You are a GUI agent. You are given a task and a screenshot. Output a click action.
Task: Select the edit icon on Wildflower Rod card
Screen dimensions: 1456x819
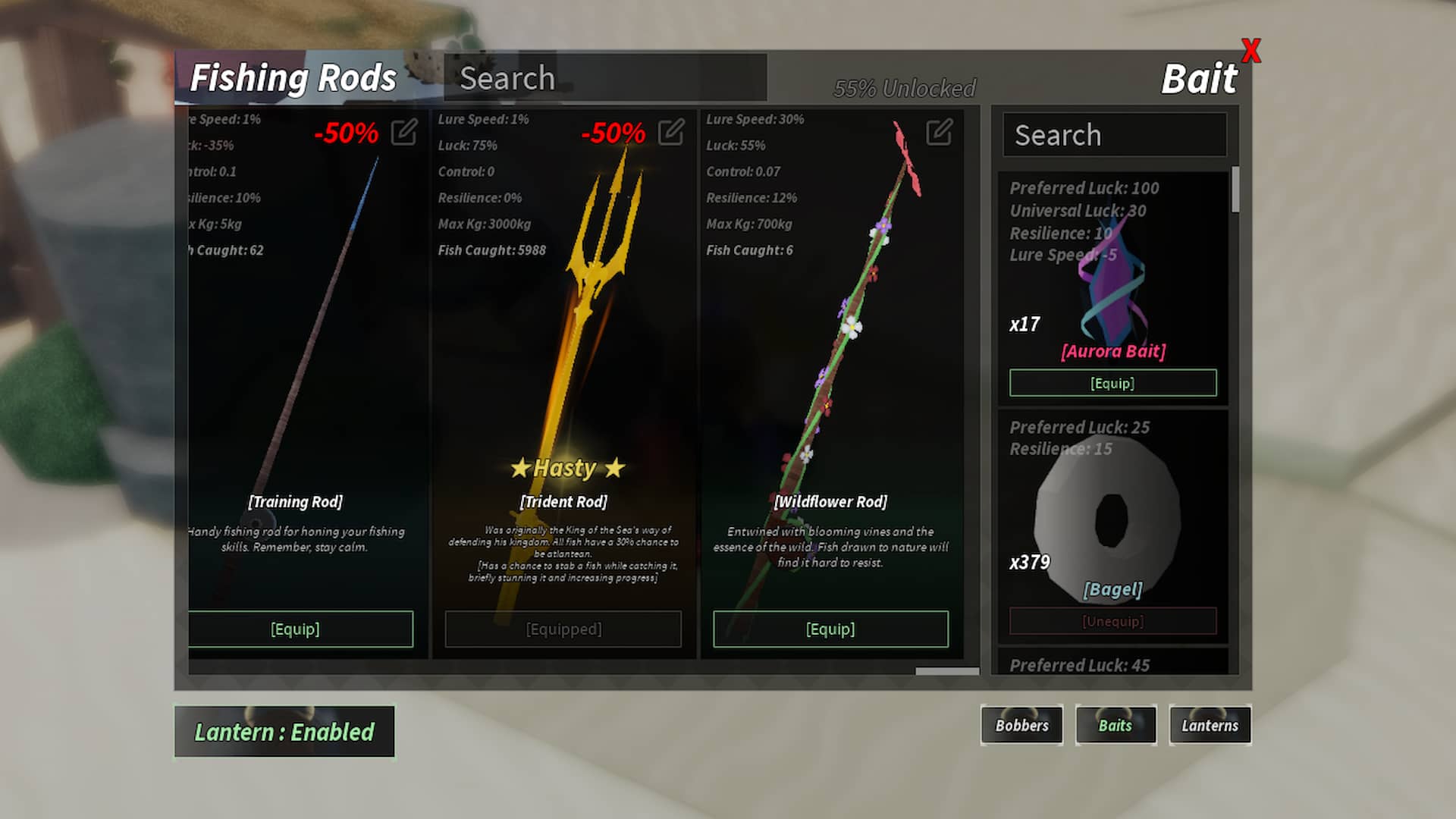(x=938, y=132)
